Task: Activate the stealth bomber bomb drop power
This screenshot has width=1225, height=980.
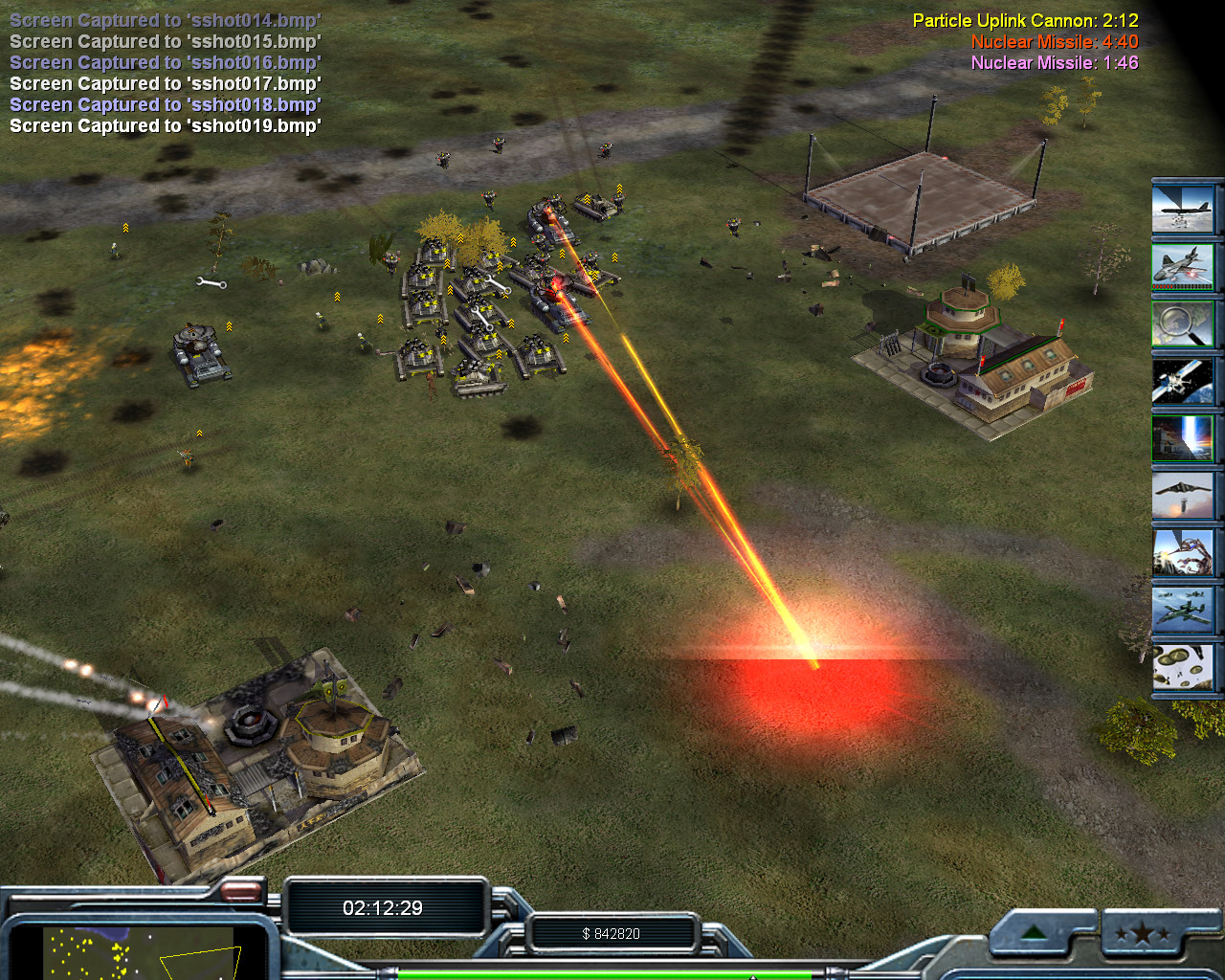Action: 1183,495
